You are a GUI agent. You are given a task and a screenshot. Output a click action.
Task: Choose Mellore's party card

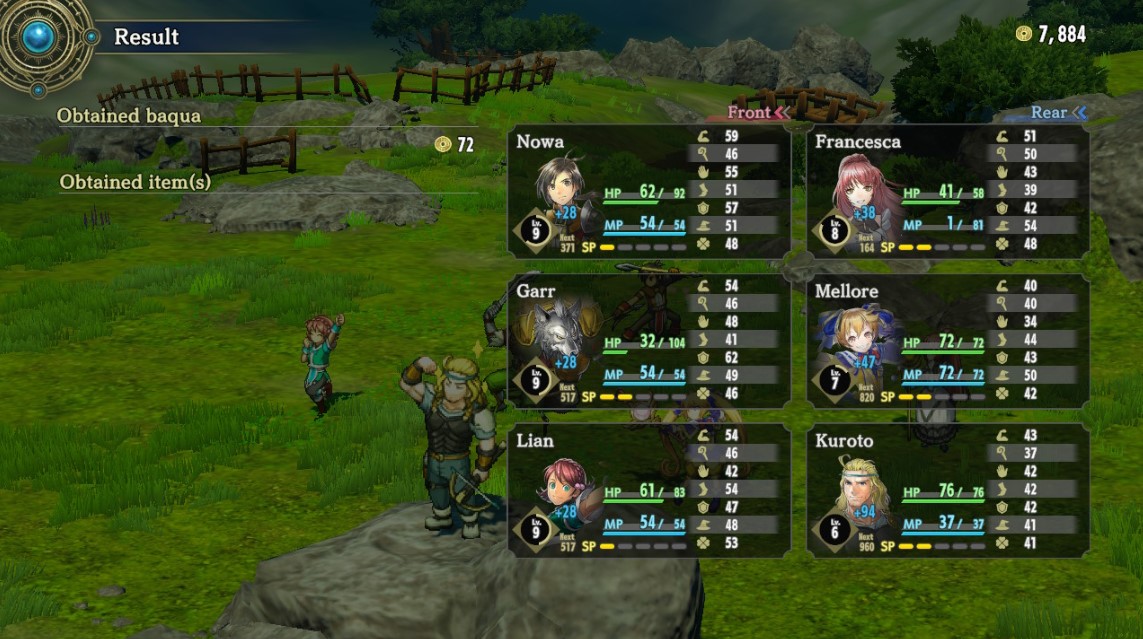click(x=947, y=341)
